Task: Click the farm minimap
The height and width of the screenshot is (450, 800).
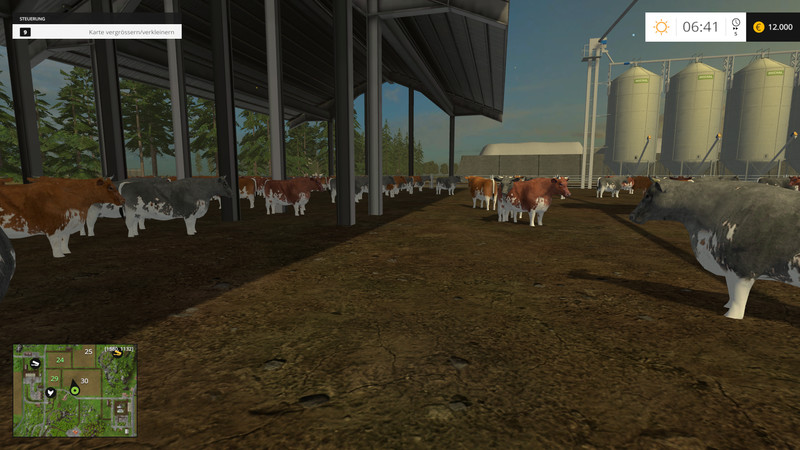Action: [75, 391]
